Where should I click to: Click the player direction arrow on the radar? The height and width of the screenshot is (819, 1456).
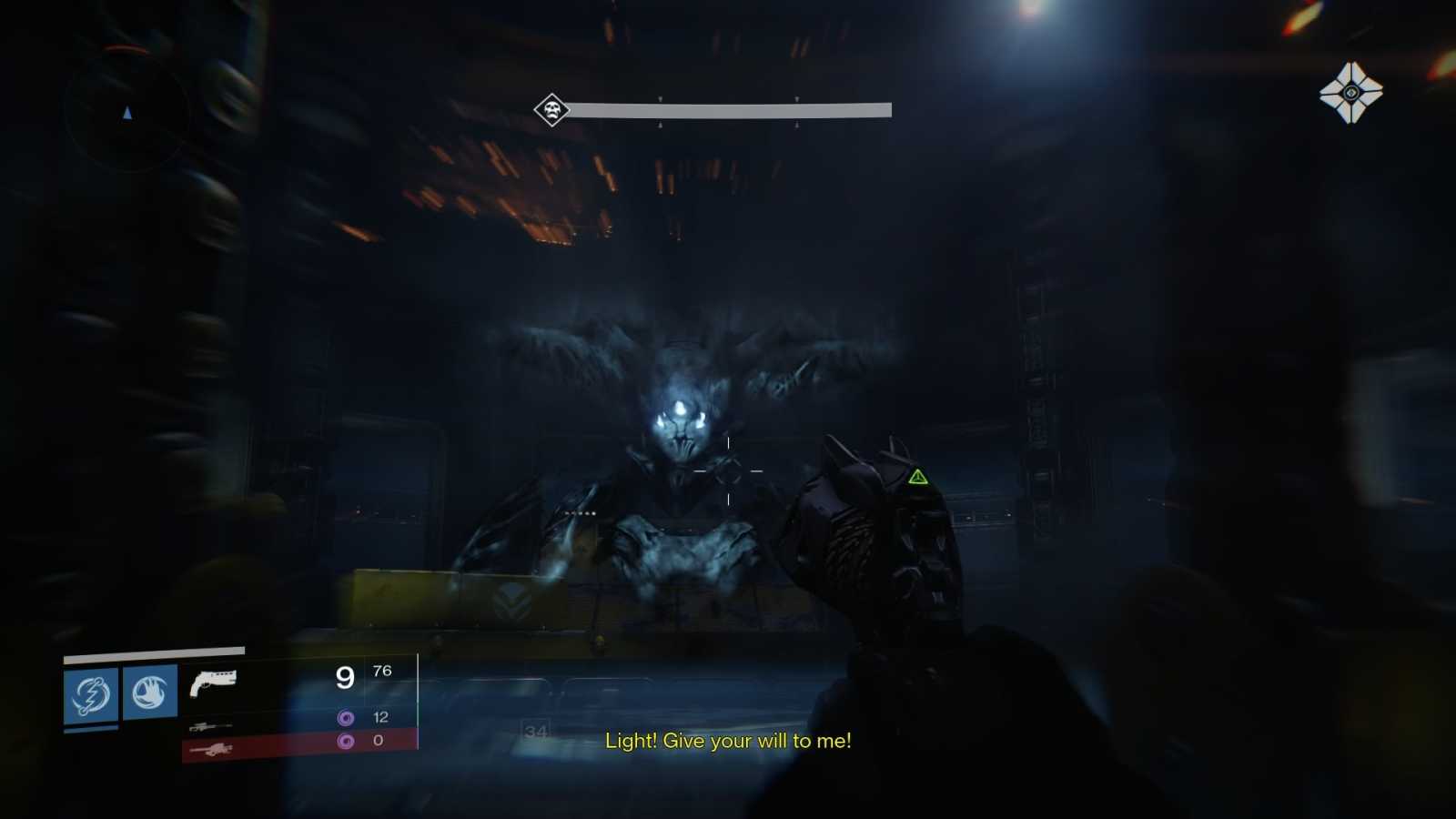tap(127, 112)
